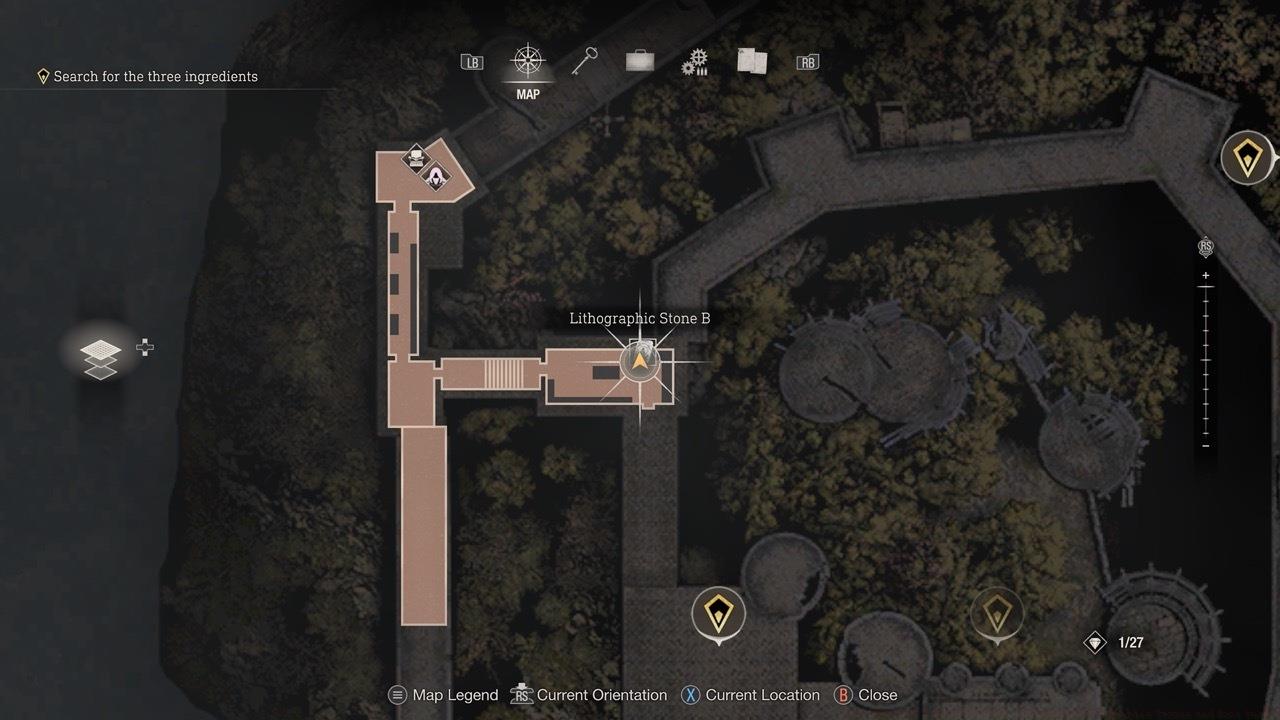The image size is (1280, 720).
Task: Click the merchant diamond marker at top right
Action: (x=1246, y=157)
